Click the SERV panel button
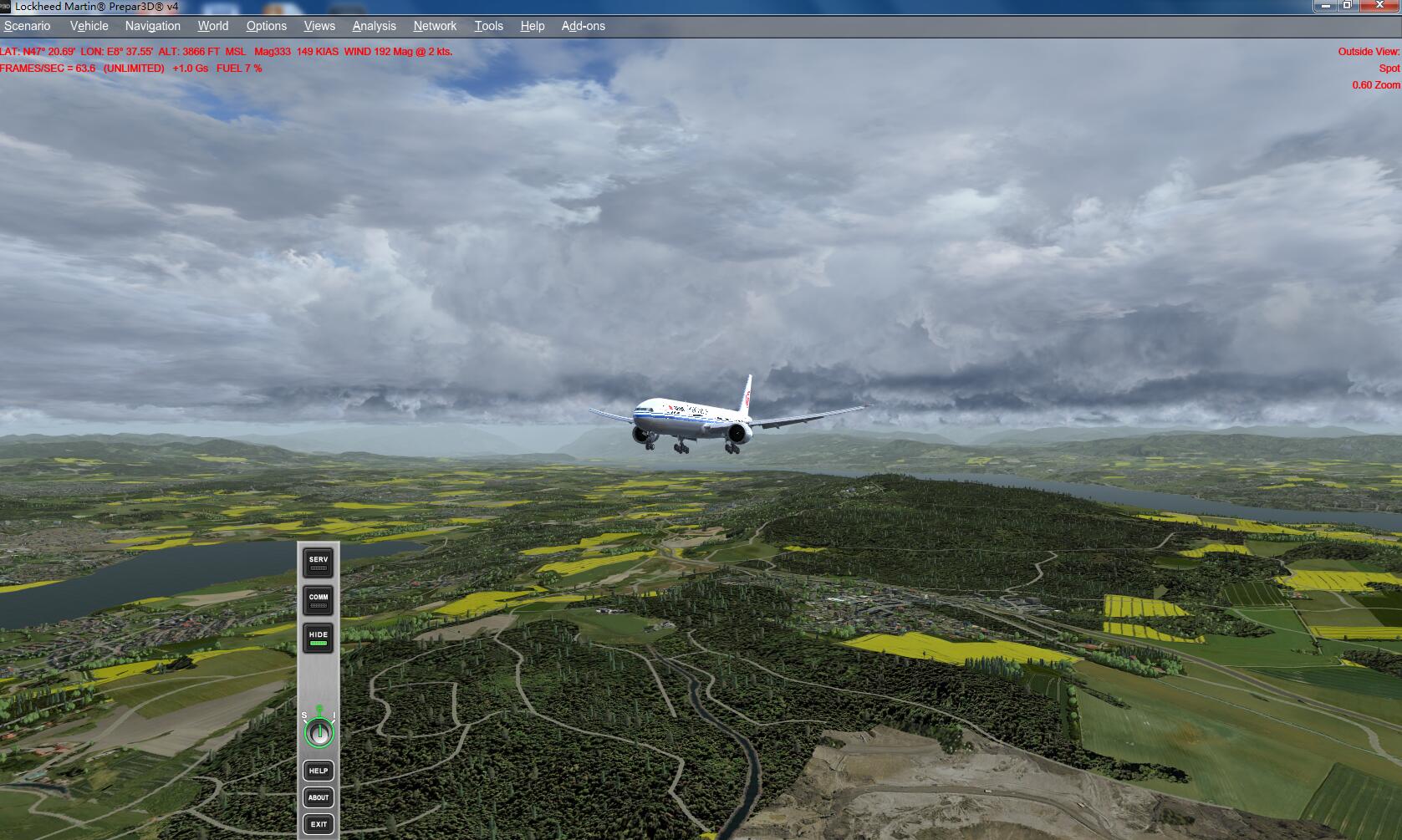 (319, 563)
